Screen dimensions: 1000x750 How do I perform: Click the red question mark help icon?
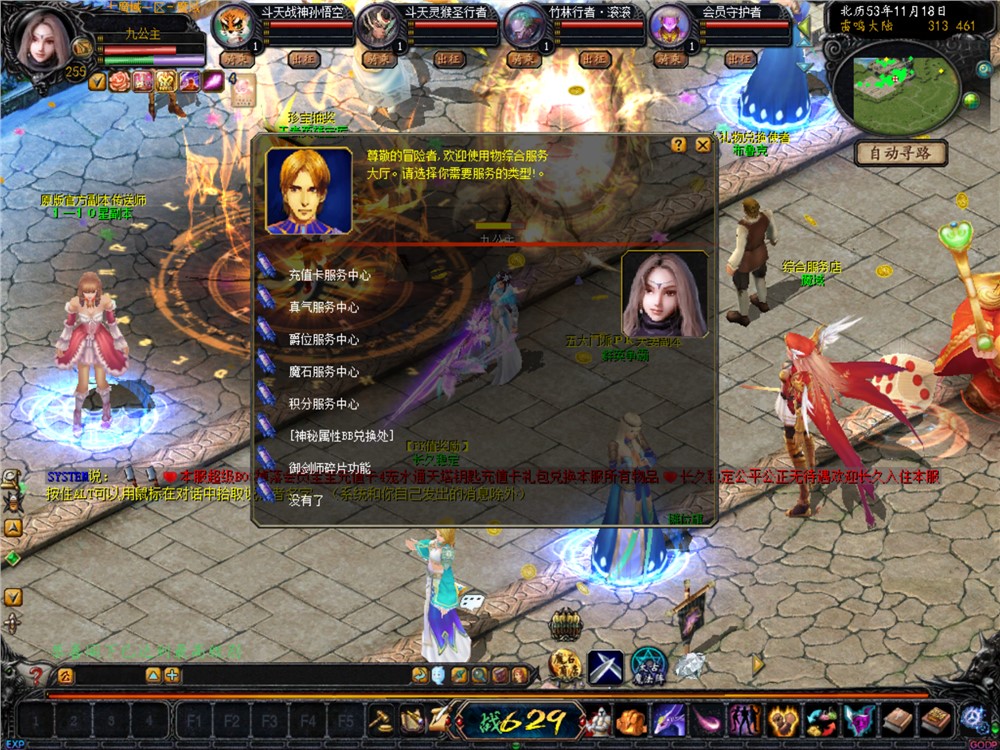click(x=37, y=677)
